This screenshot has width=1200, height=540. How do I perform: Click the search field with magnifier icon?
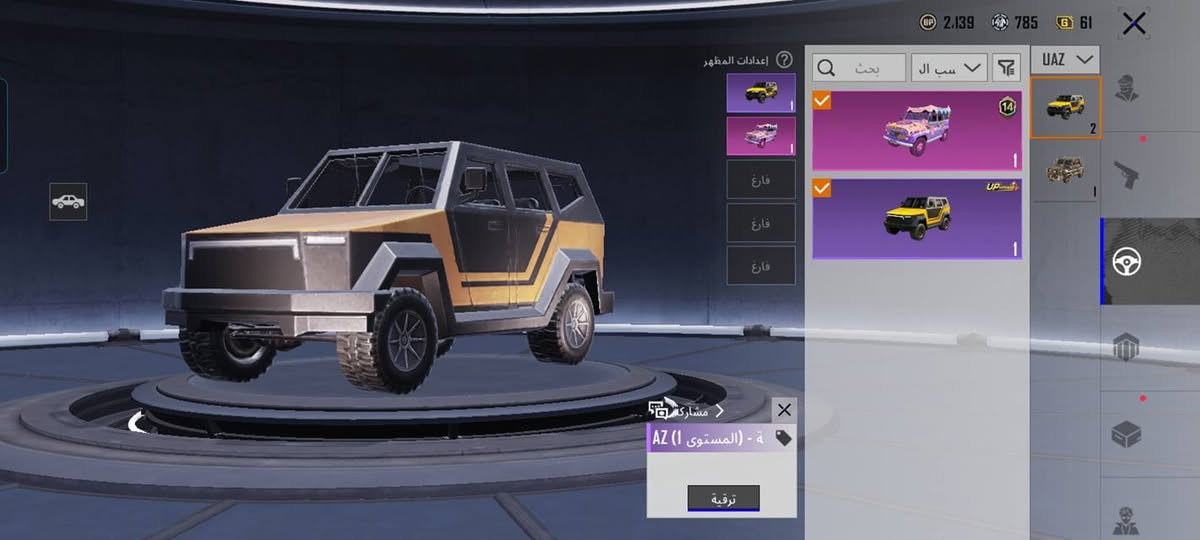tap(859, 68)
